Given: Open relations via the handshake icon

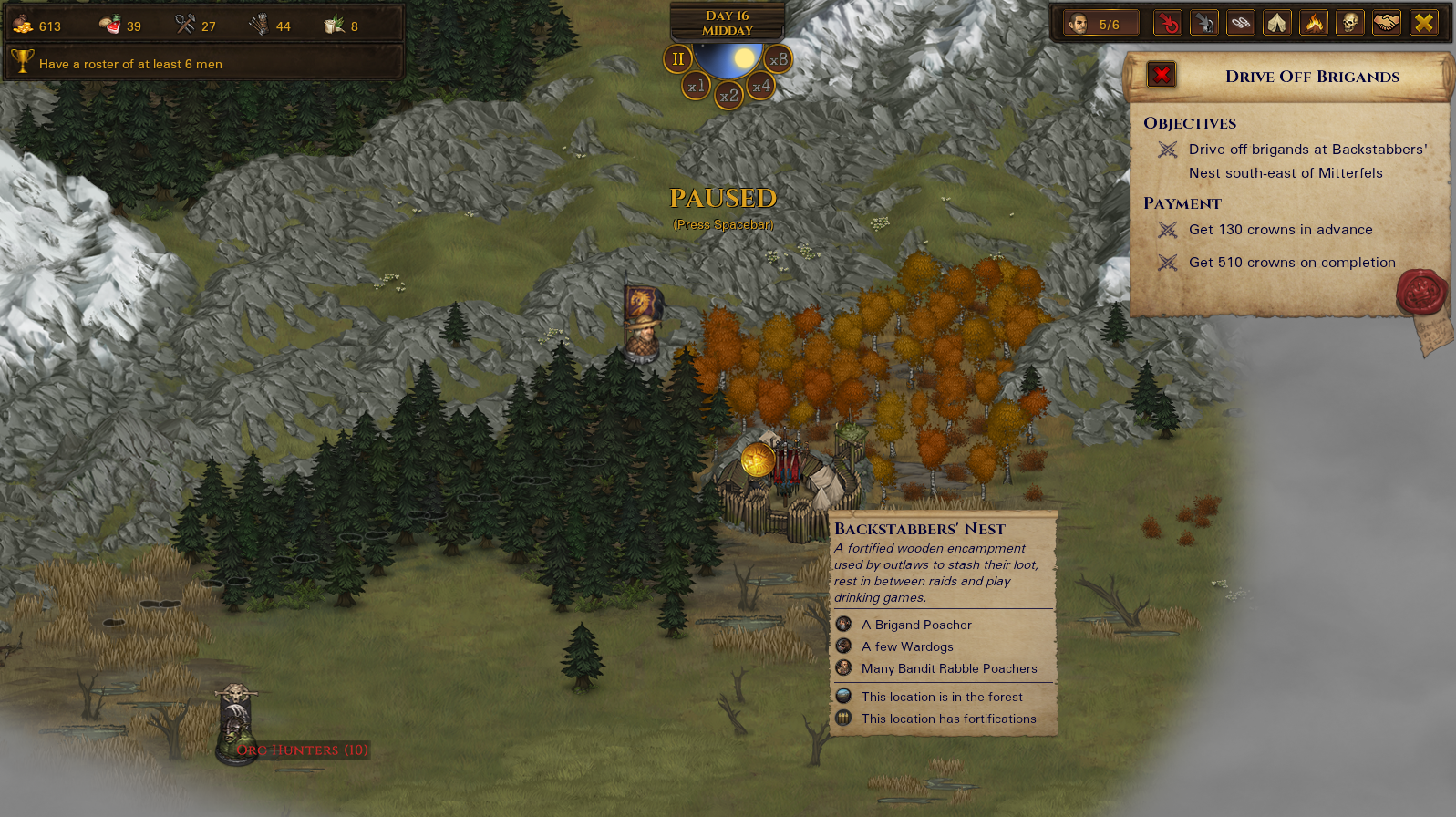Looking at the screenshot, I should [x=1387, y=22].
